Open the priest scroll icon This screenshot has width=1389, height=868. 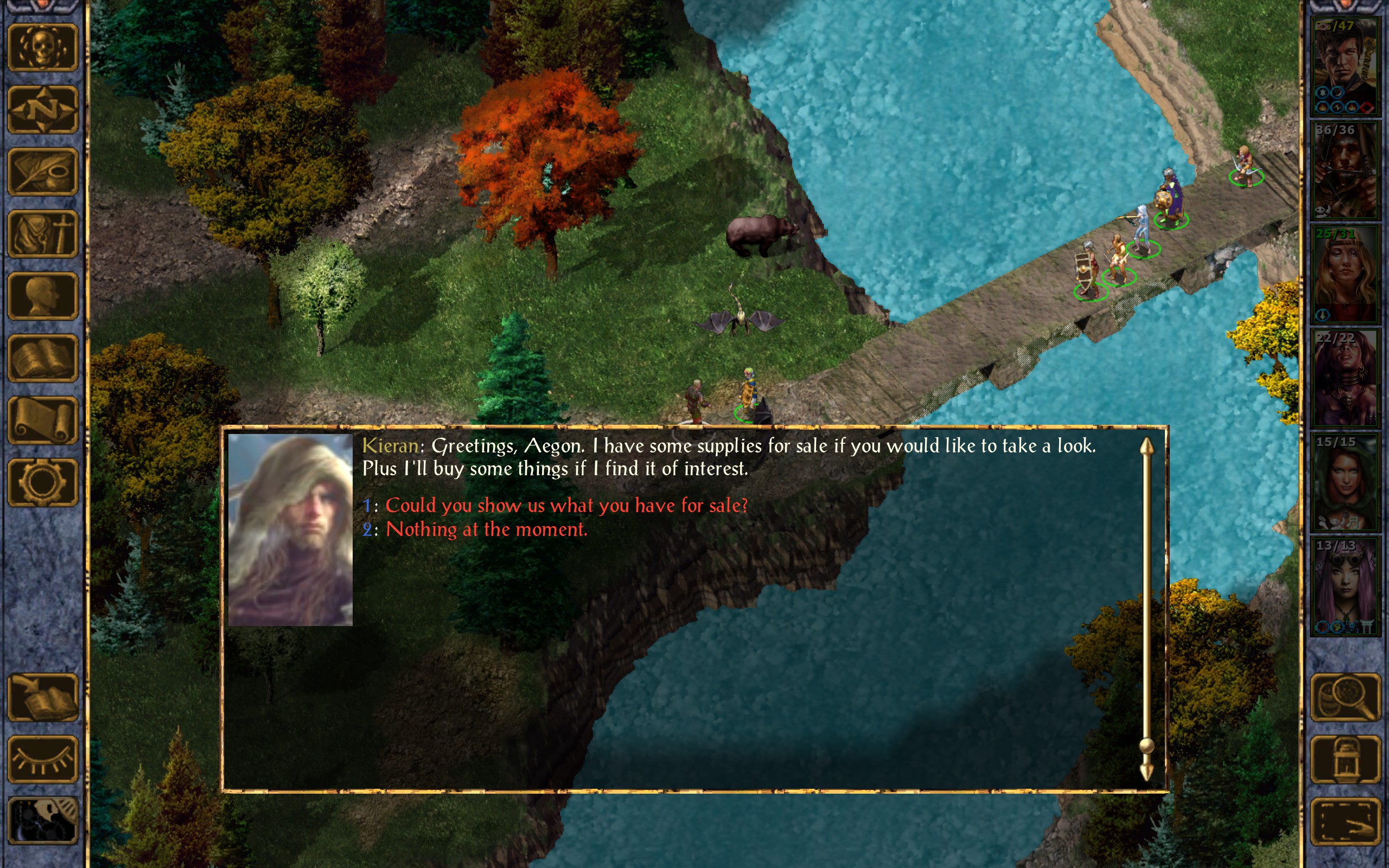tap(43, 420)
